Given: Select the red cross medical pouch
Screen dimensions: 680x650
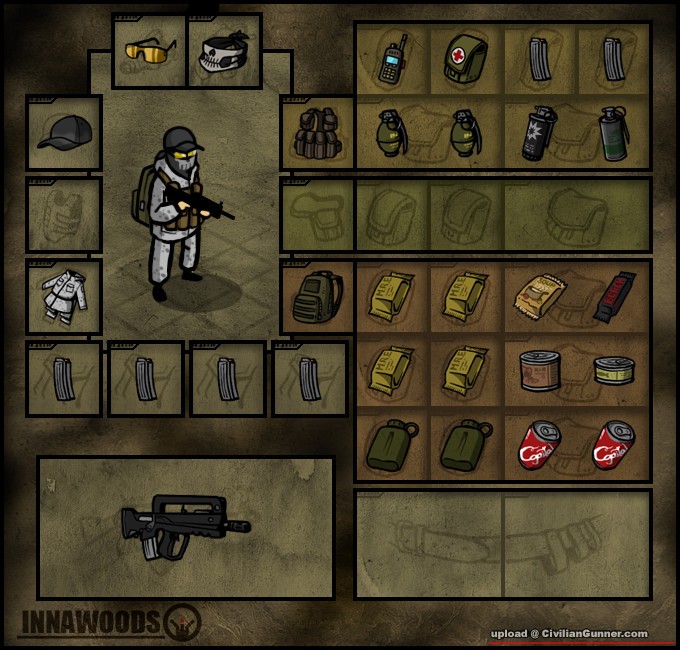Looking at the screenshot, I should pyautogui.click(x=465, y=59).
